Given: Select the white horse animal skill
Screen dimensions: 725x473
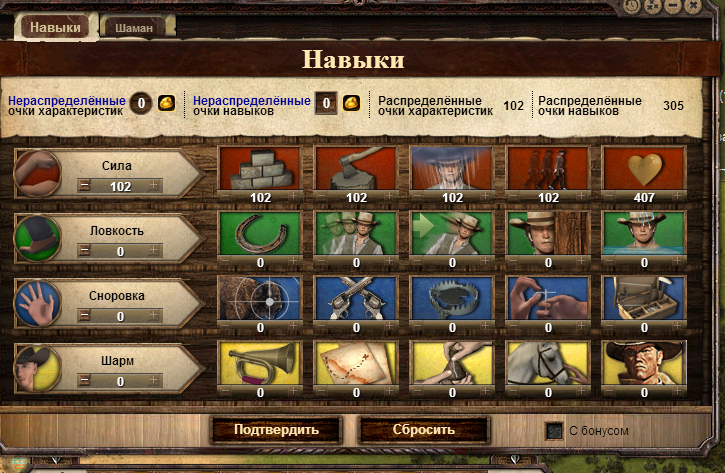Looking at the screenshot, I should pos(549,363).
